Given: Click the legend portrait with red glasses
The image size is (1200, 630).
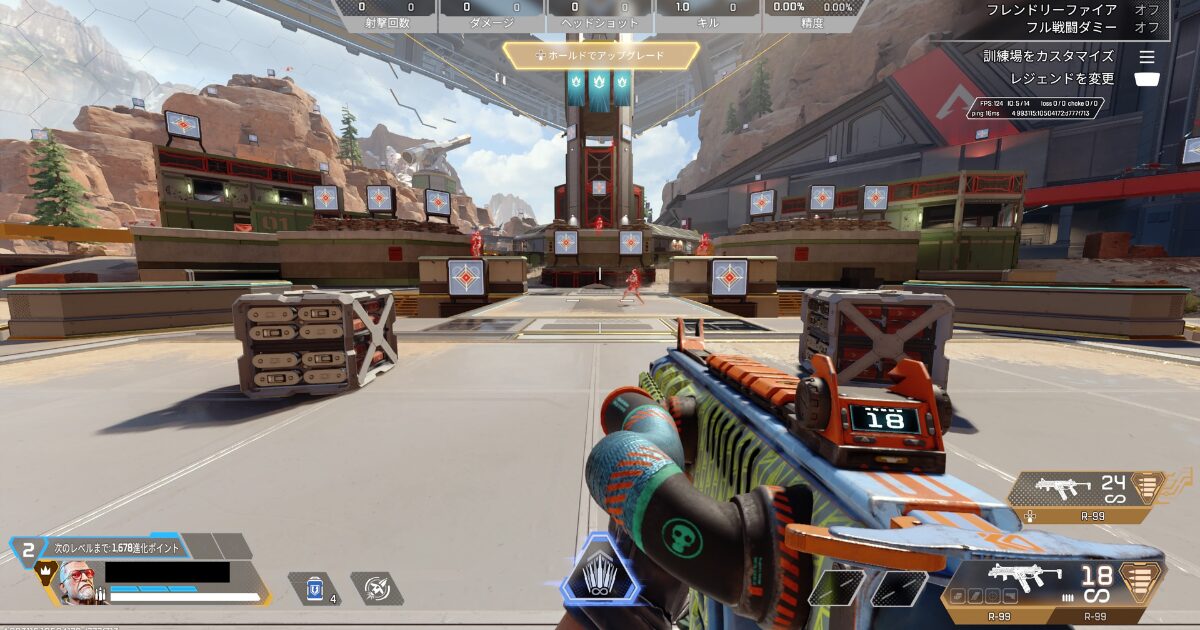Looking at the screenshot, I should (74, 580).
